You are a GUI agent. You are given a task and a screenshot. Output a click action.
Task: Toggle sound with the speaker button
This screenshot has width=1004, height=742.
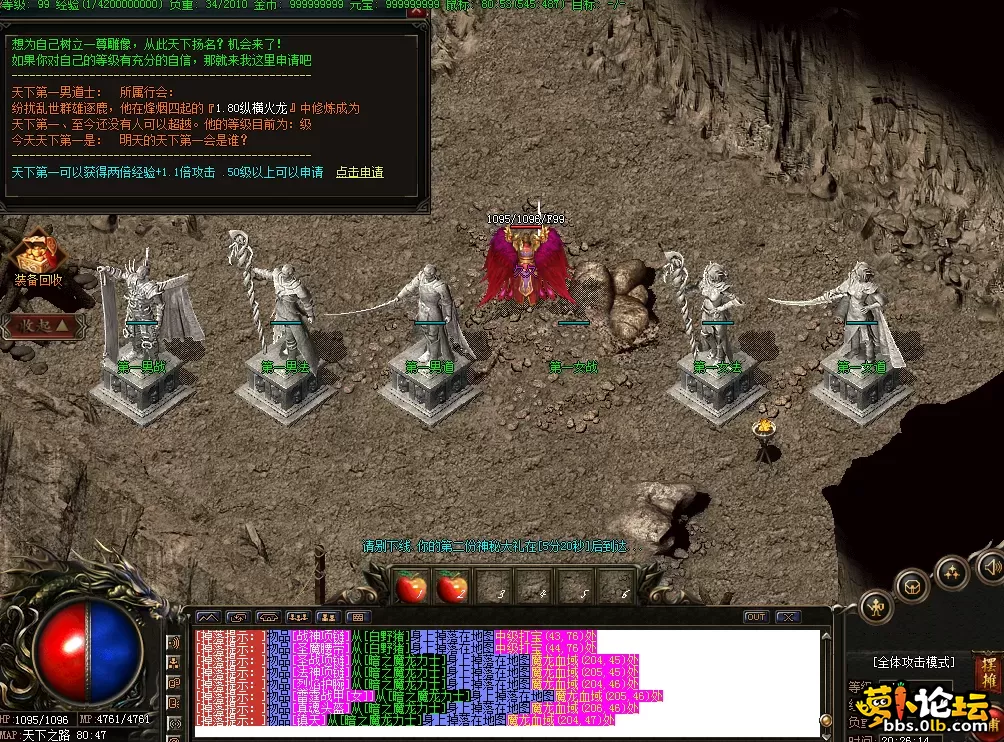[x=990, y=565]
